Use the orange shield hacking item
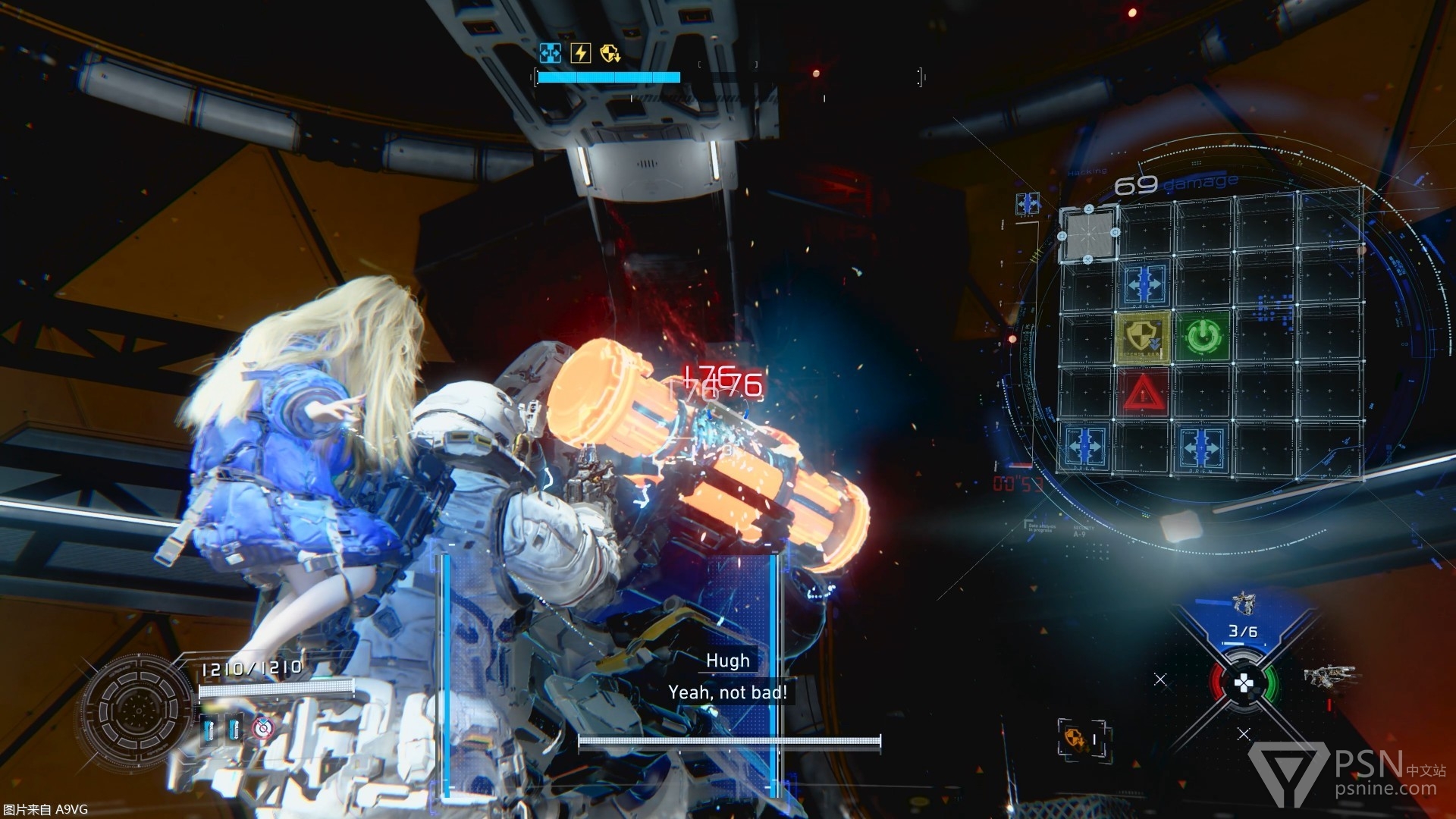 tap(1074, 736)
